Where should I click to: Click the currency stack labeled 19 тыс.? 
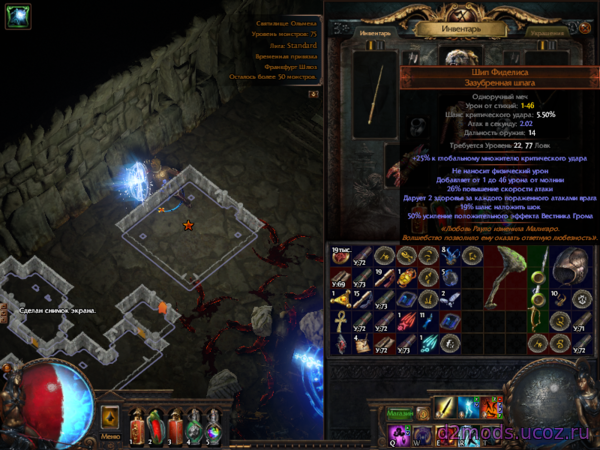(338, 256)
